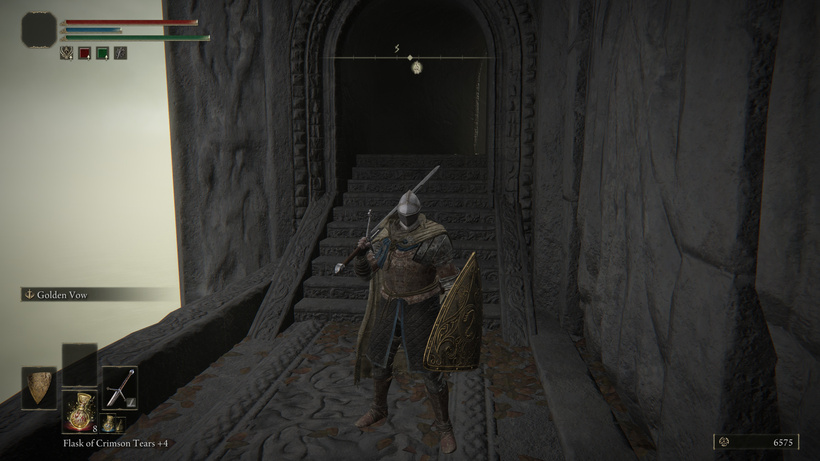Screen dimensions: 820x461
Task: Select the right-hand greatsword weapon slot
Action: pyautogui.click(x=120, y=387)
